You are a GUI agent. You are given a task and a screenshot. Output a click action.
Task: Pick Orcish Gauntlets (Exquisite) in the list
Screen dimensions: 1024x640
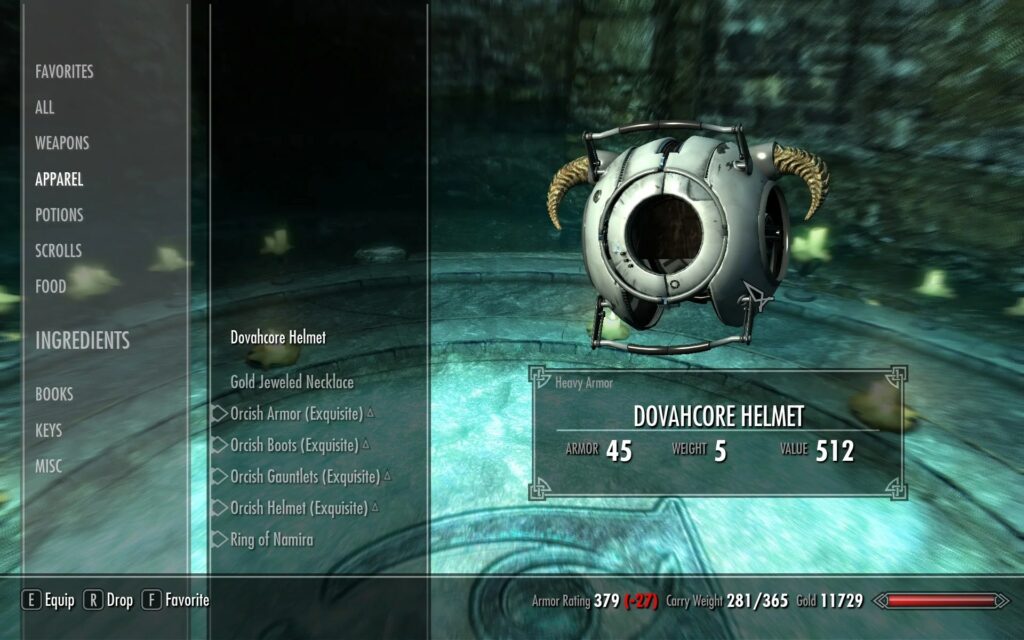pyautogui.click(x=305, y=477)
